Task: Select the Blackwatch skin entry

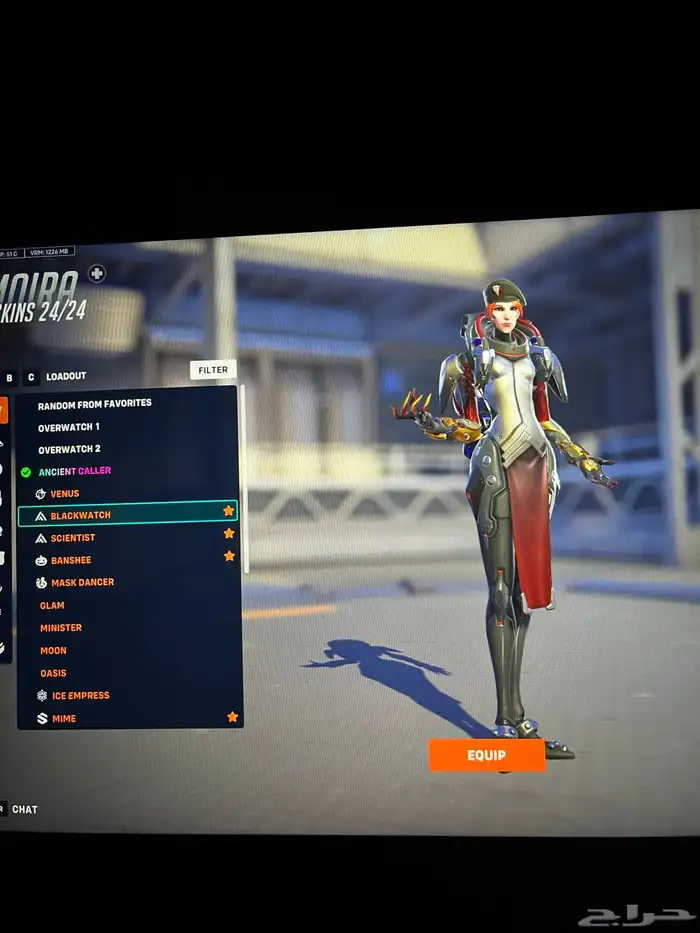Action: [81, 515]
